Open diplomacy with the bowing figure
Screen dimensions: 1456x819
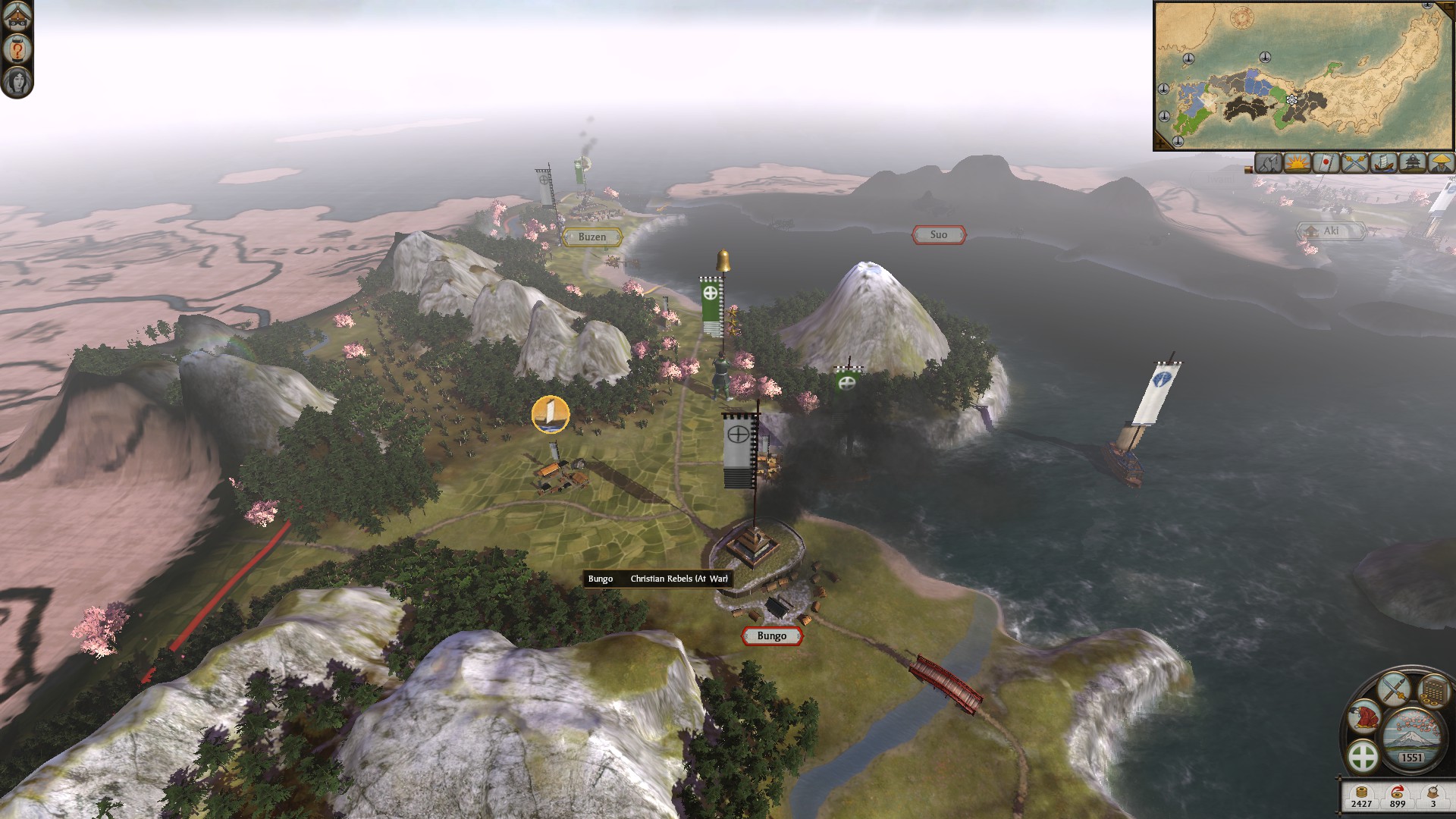coord(1365,717)
